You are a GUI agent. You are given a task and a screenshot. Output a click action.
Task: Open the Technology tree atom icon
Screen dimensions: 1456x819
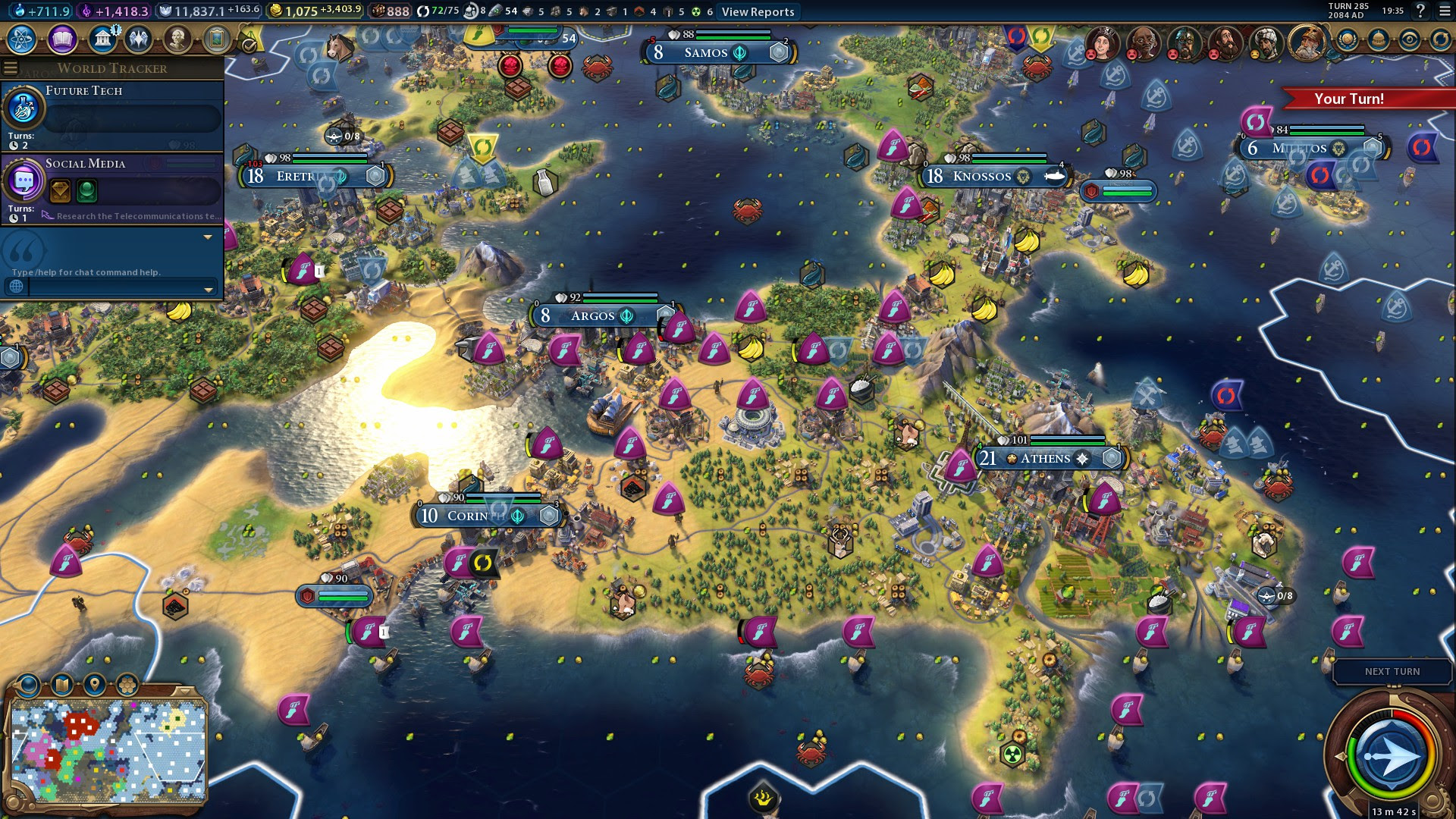[22, 39]
